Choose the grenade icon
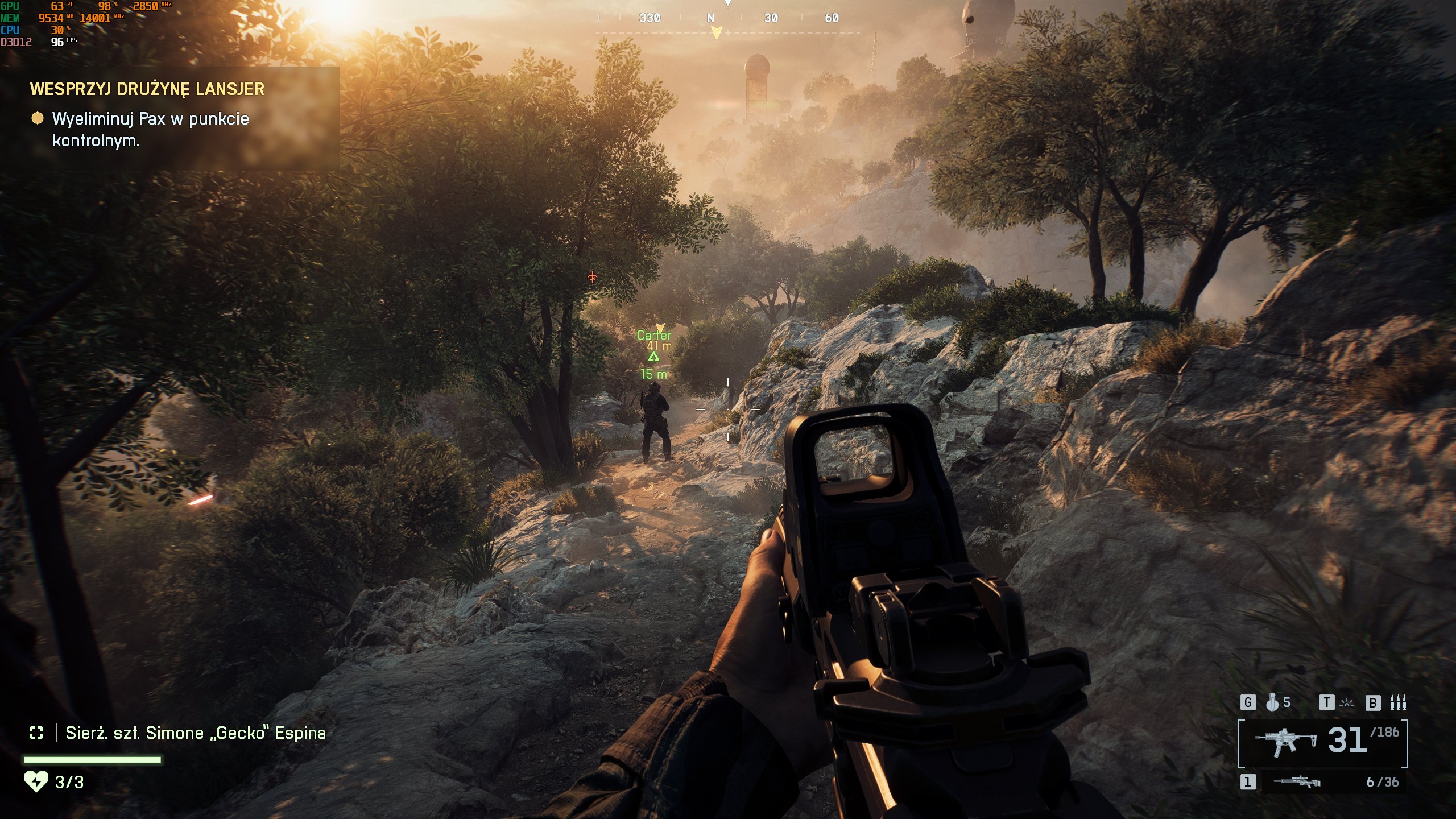 point(1272,703)
